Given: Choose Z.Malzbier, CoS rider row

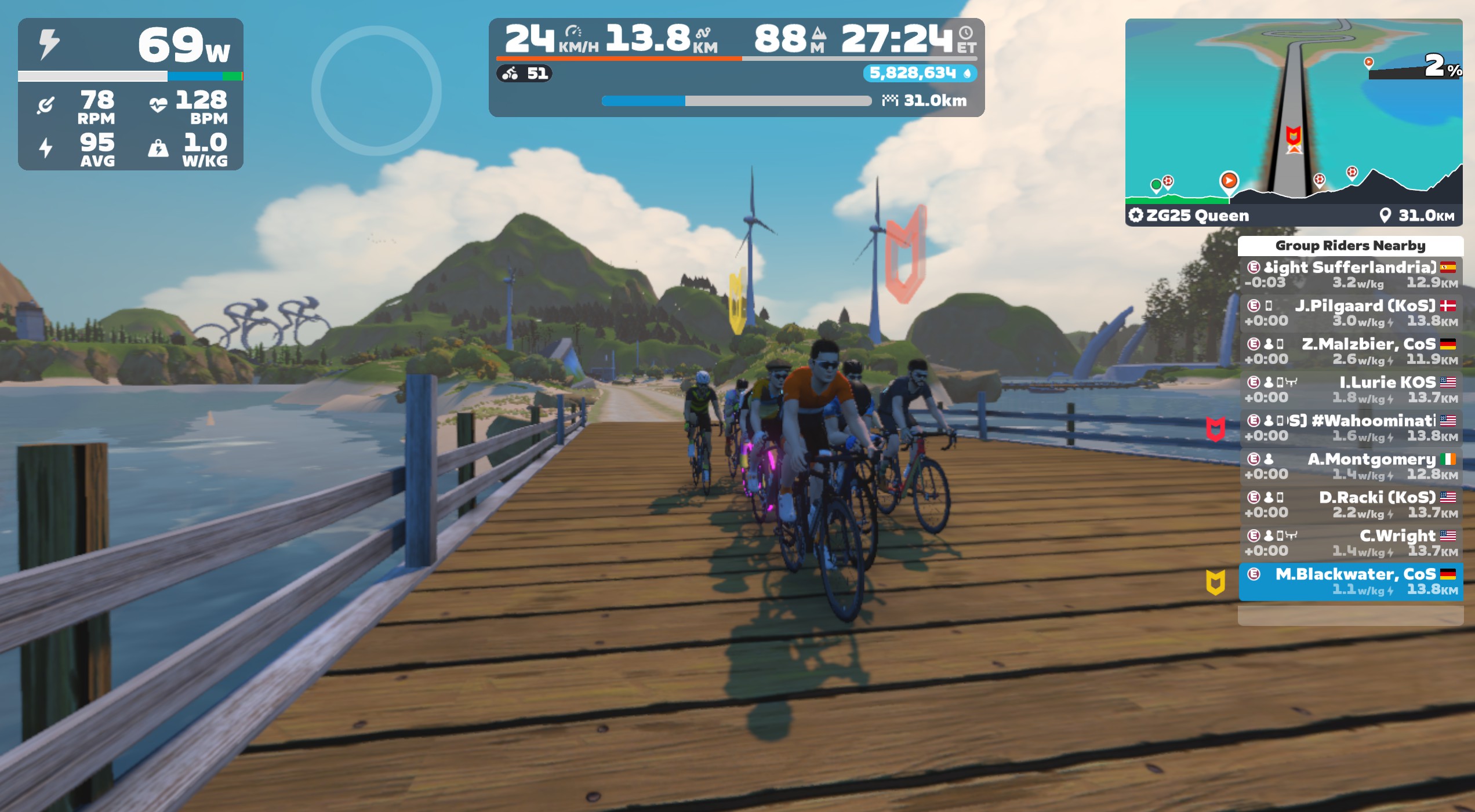Looking at the screenshot, I should coord(1350,351).
